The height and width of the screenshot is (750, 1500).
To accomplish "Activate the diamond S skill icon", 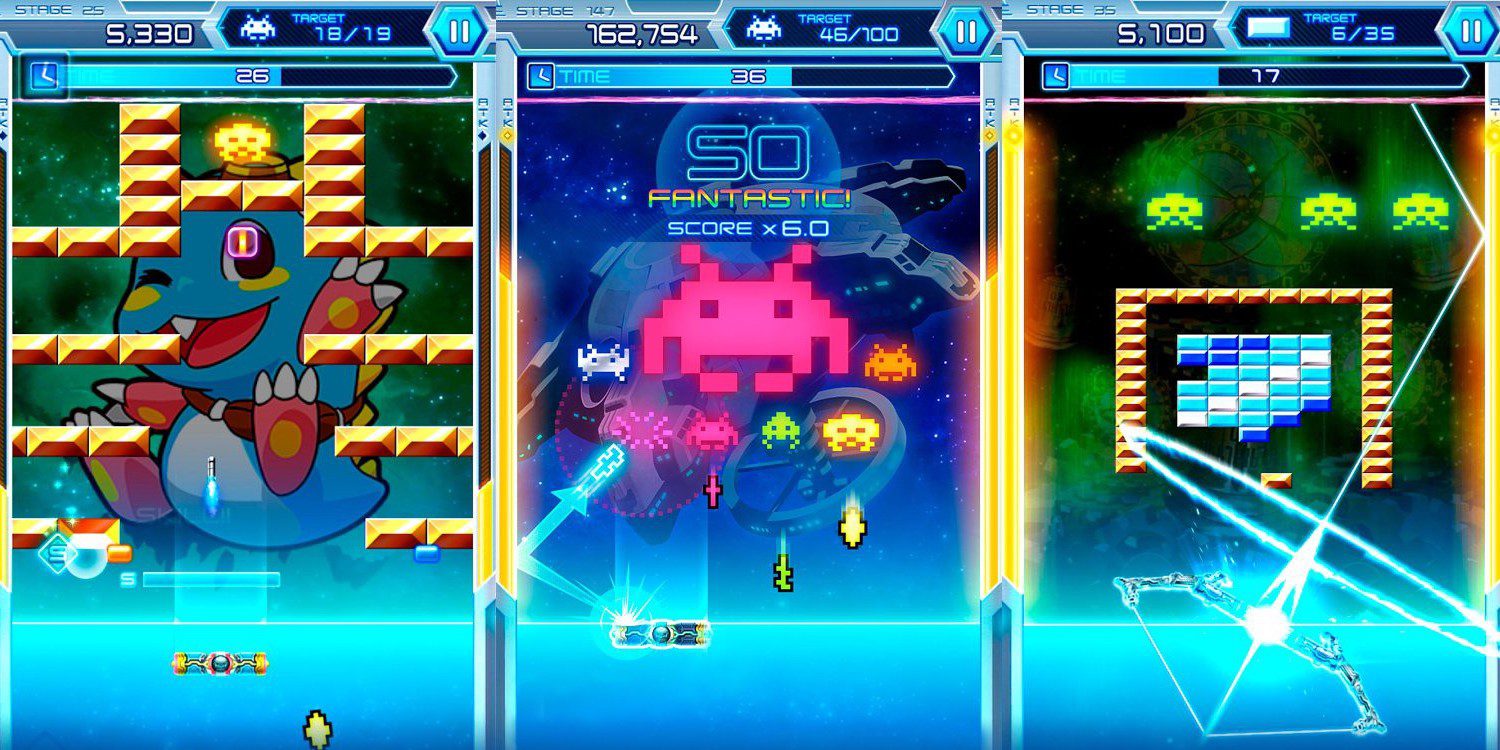I will (58, 552).
